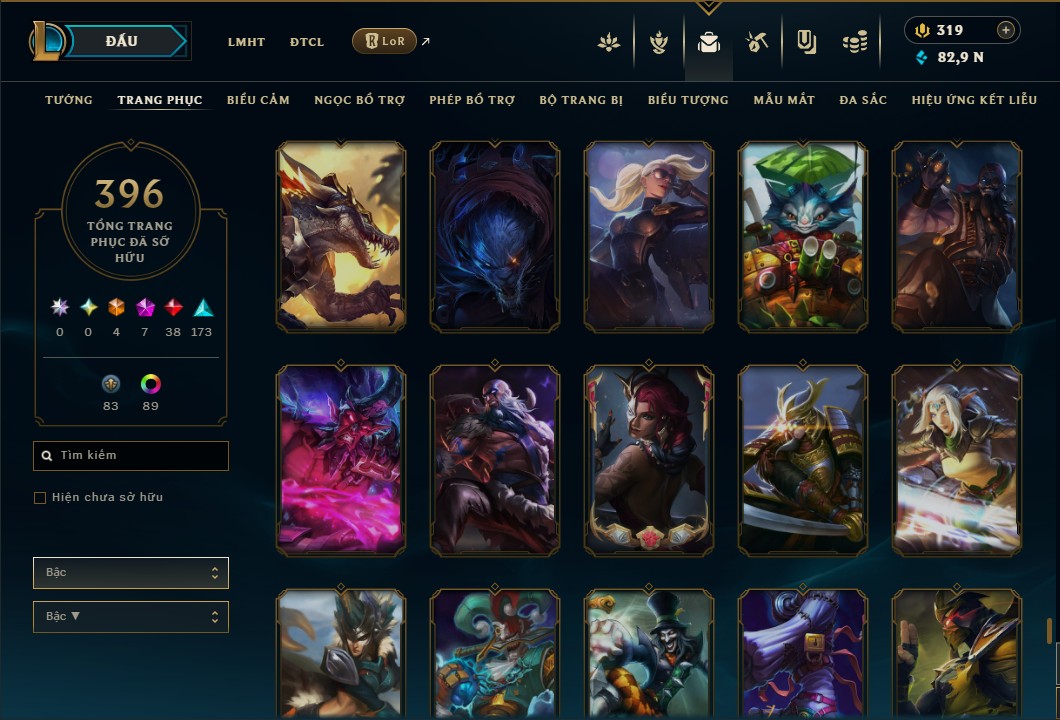
Task: Click the ĐẤU play button
Action: click(x=121, y=41)
